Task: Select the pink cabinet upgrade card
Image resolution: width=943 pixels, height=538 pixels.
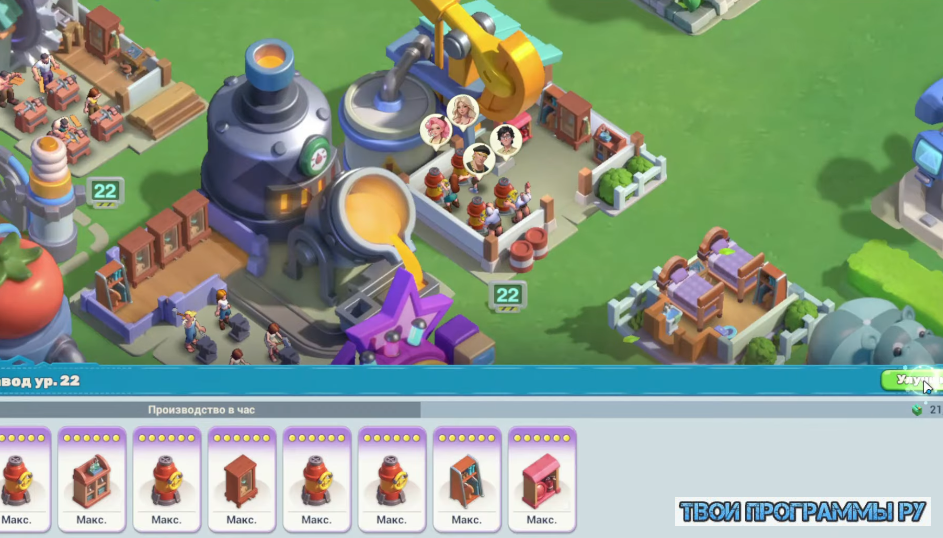Action: pyautogui.click(x=541, y=479)
